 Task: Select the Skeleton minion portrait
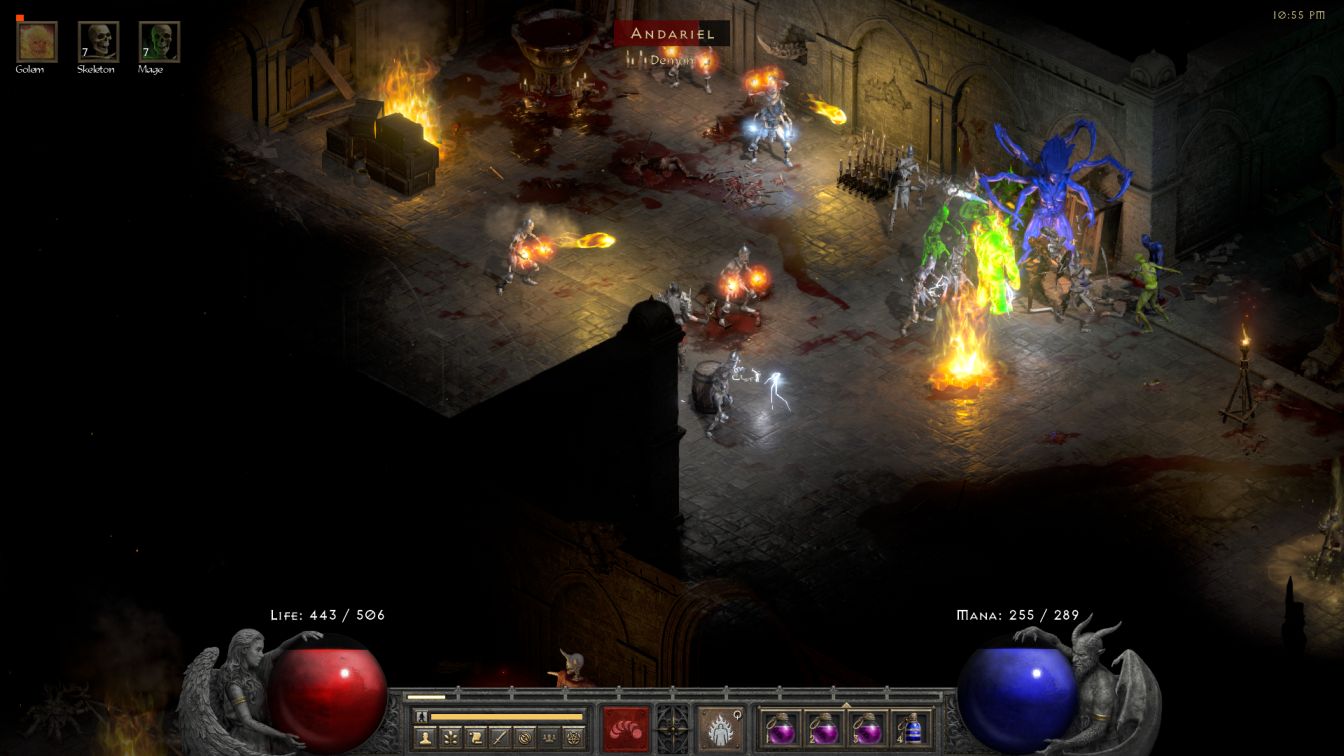click(98, 42)
